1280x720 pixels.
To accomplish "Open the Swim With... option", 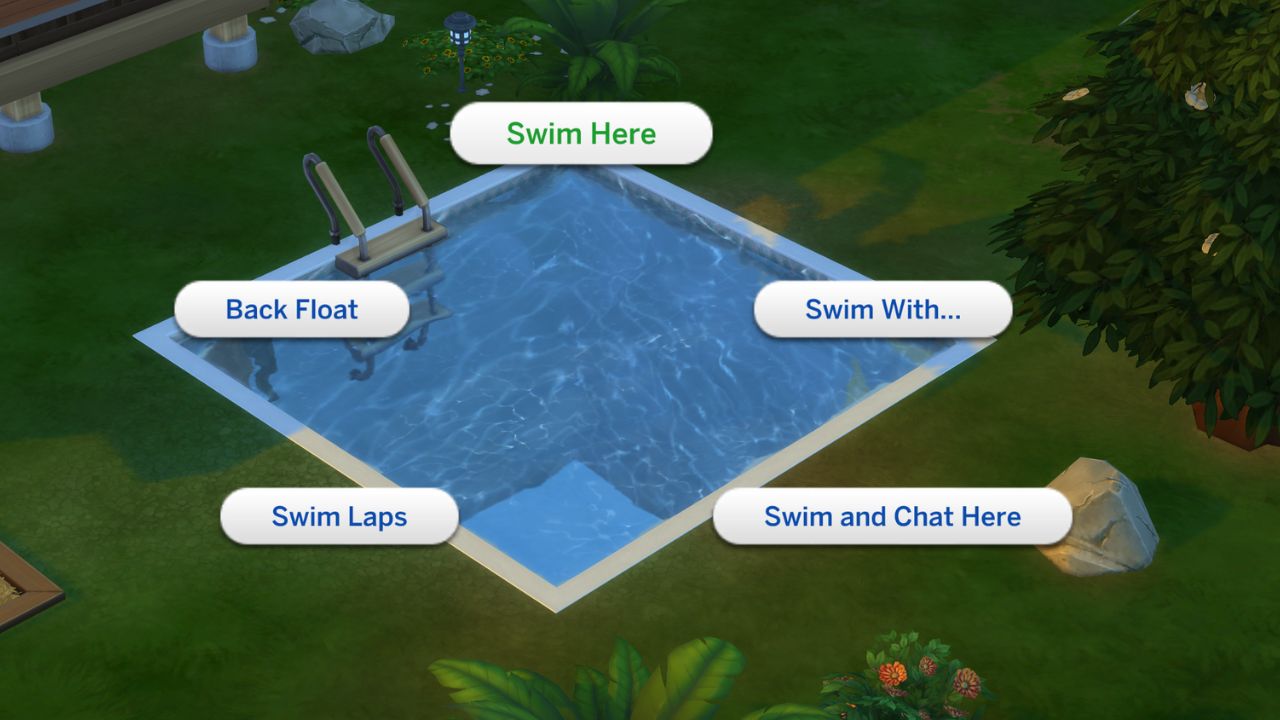I will click(882, 310).
